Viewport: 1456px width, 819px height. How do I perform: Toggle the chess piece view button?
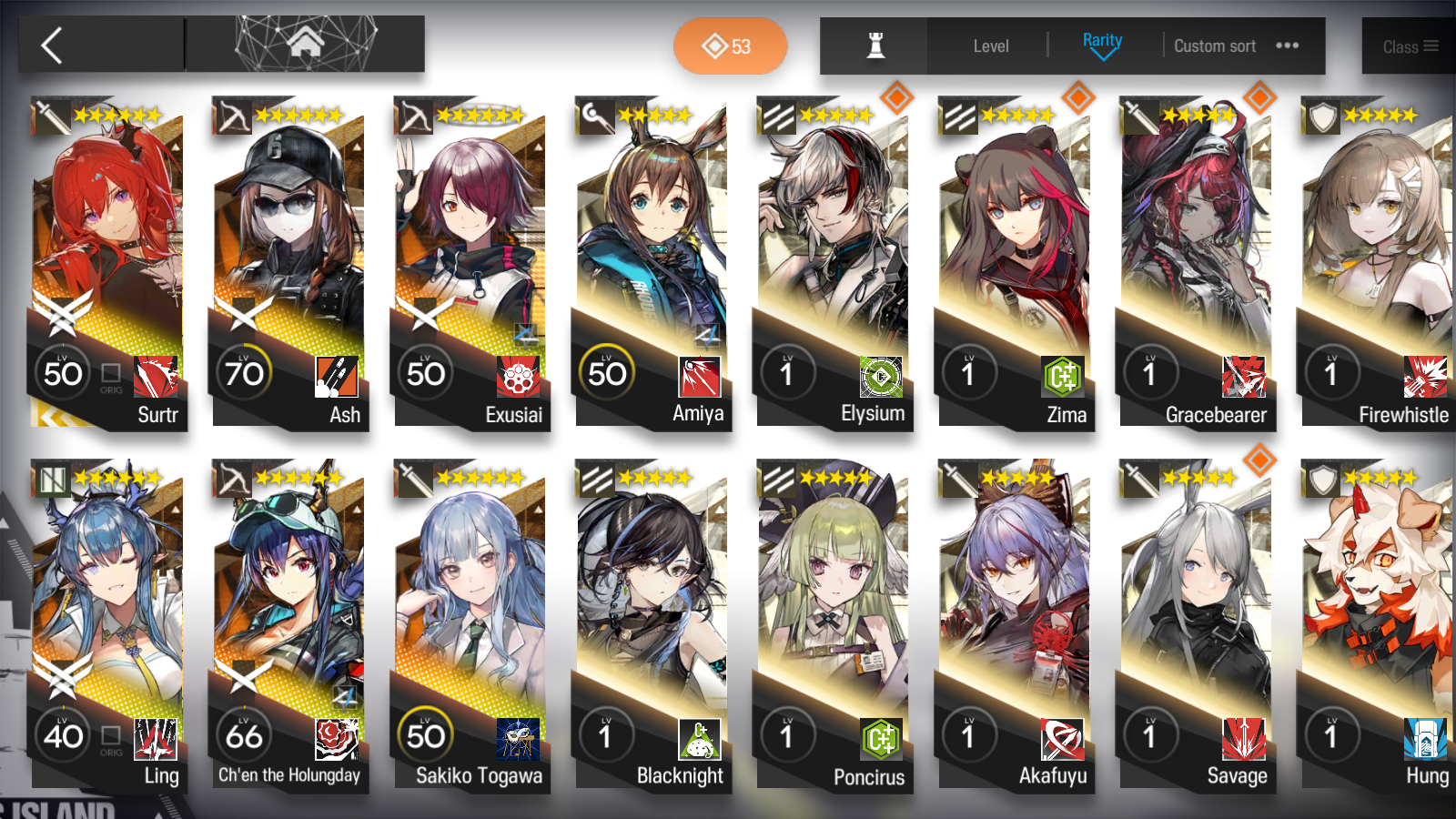875,45
